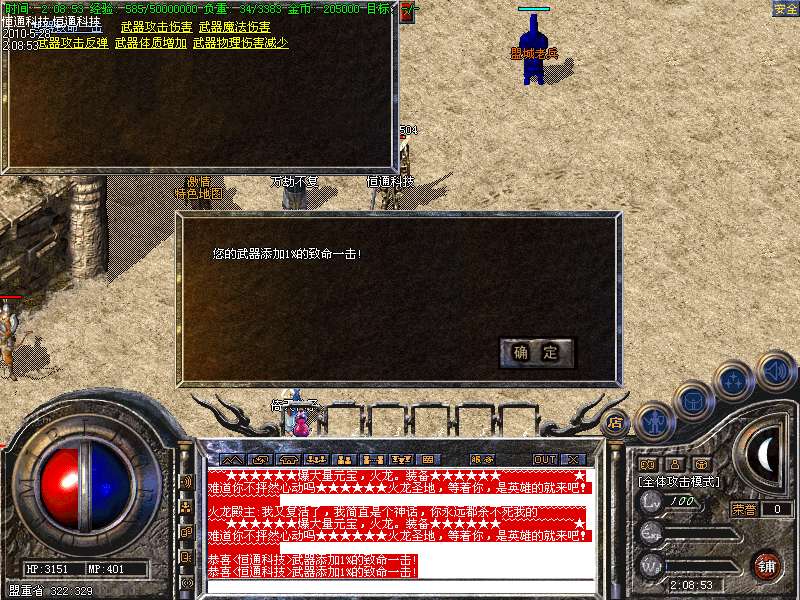Close the chat panel with the X button
The height and width of the screenshot is (600, 800).
tap(573, 459)
